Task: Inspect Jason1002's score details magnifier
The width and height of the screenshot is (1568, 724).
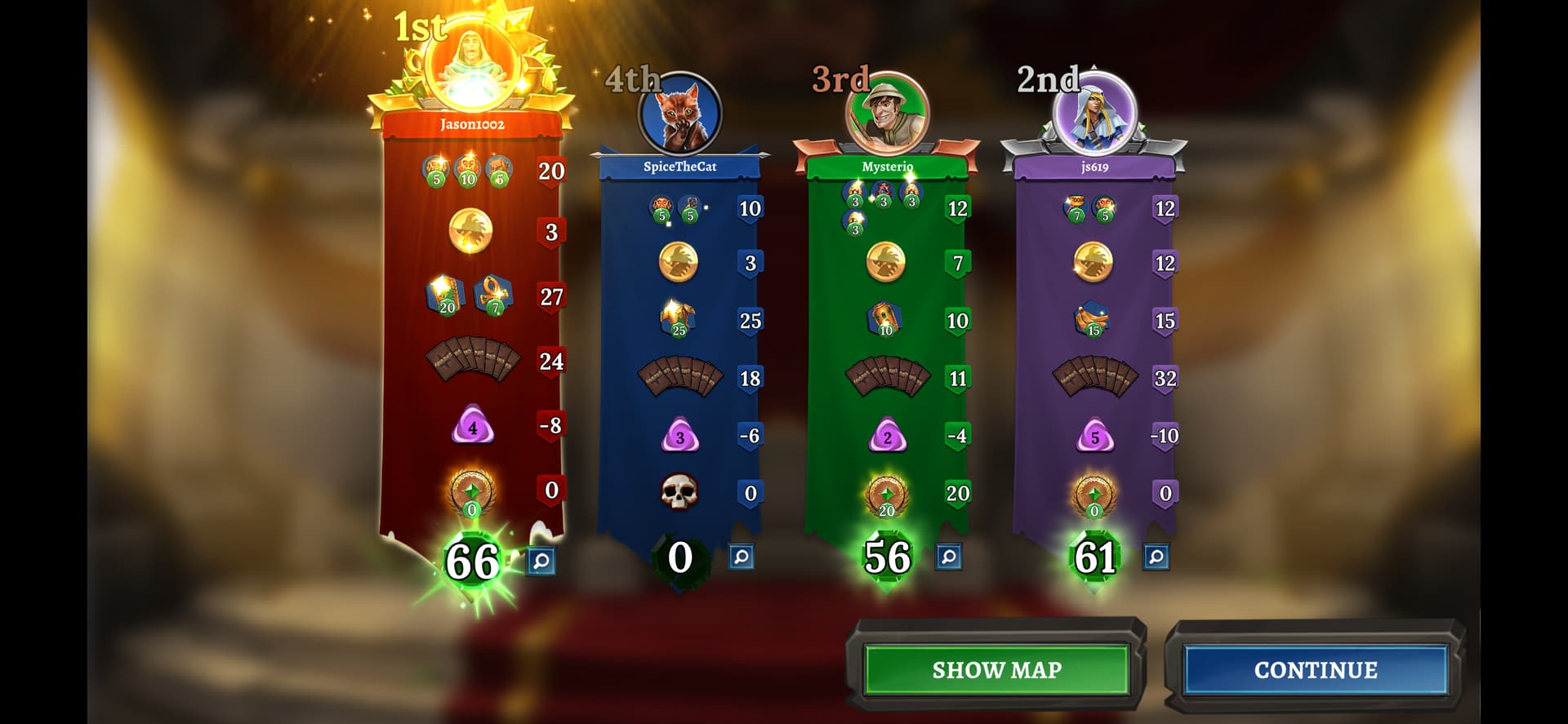Action: tap(541, 561)
